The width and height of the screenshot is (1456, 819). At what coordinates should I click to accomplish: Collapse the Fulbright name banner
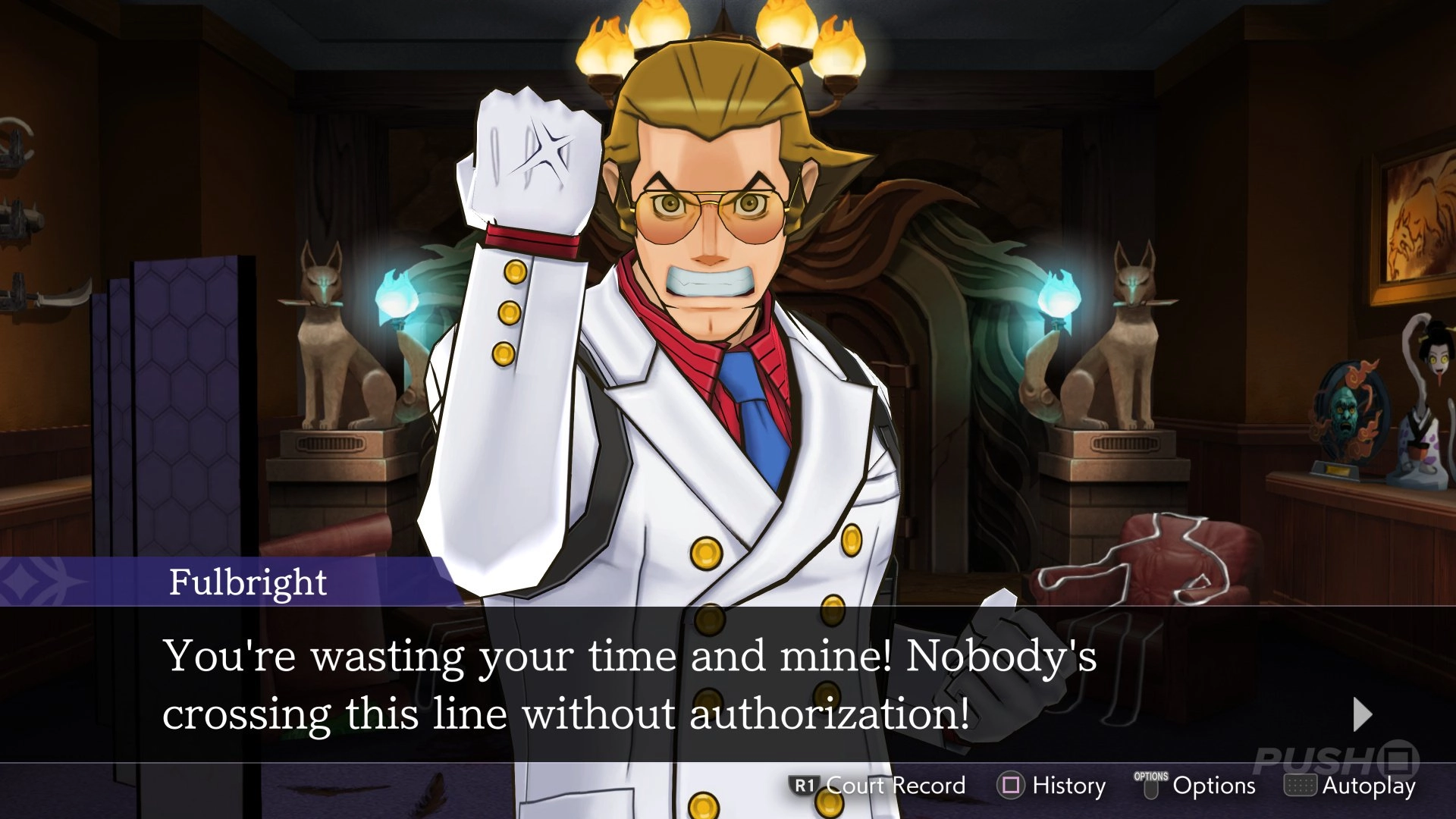(246, 584)
